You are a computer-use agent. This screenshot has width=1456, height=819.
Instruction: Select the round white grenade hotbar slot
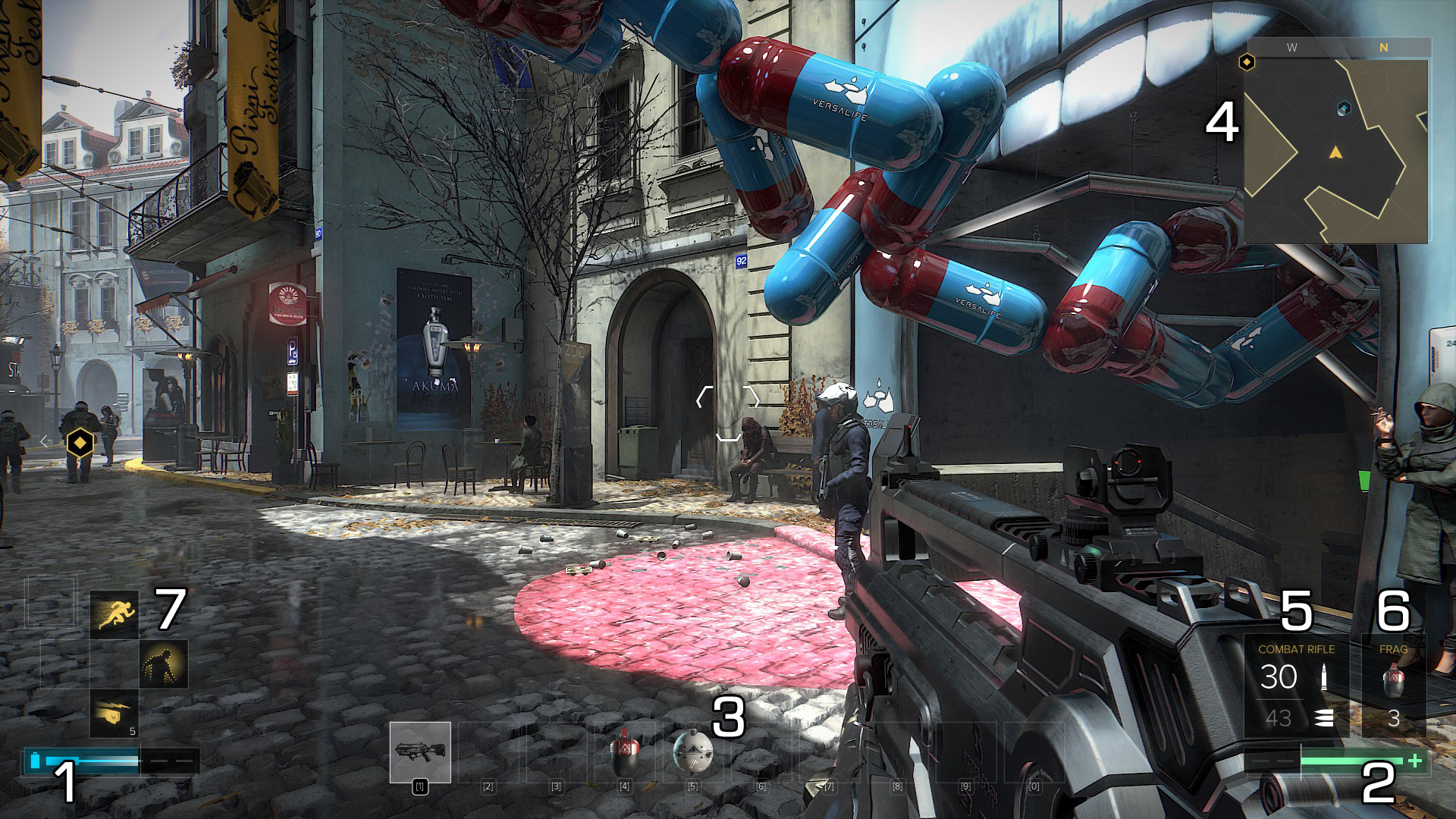[692, 752]
